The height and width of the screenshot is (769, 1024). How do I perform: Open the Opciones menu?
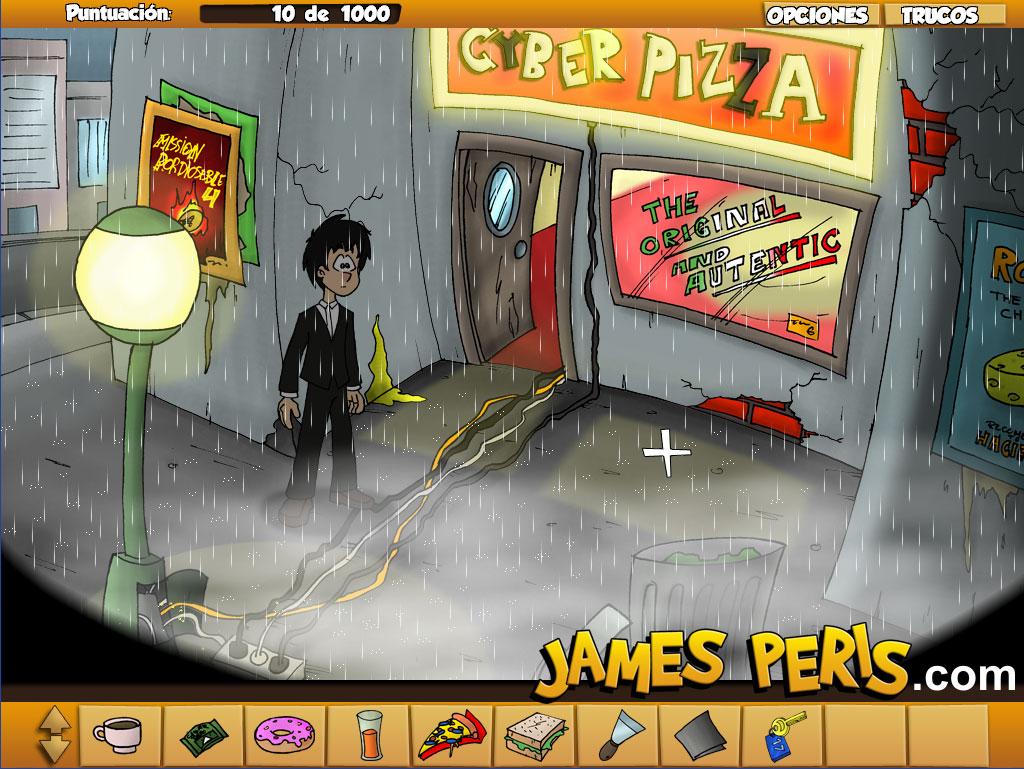(817, 15)
